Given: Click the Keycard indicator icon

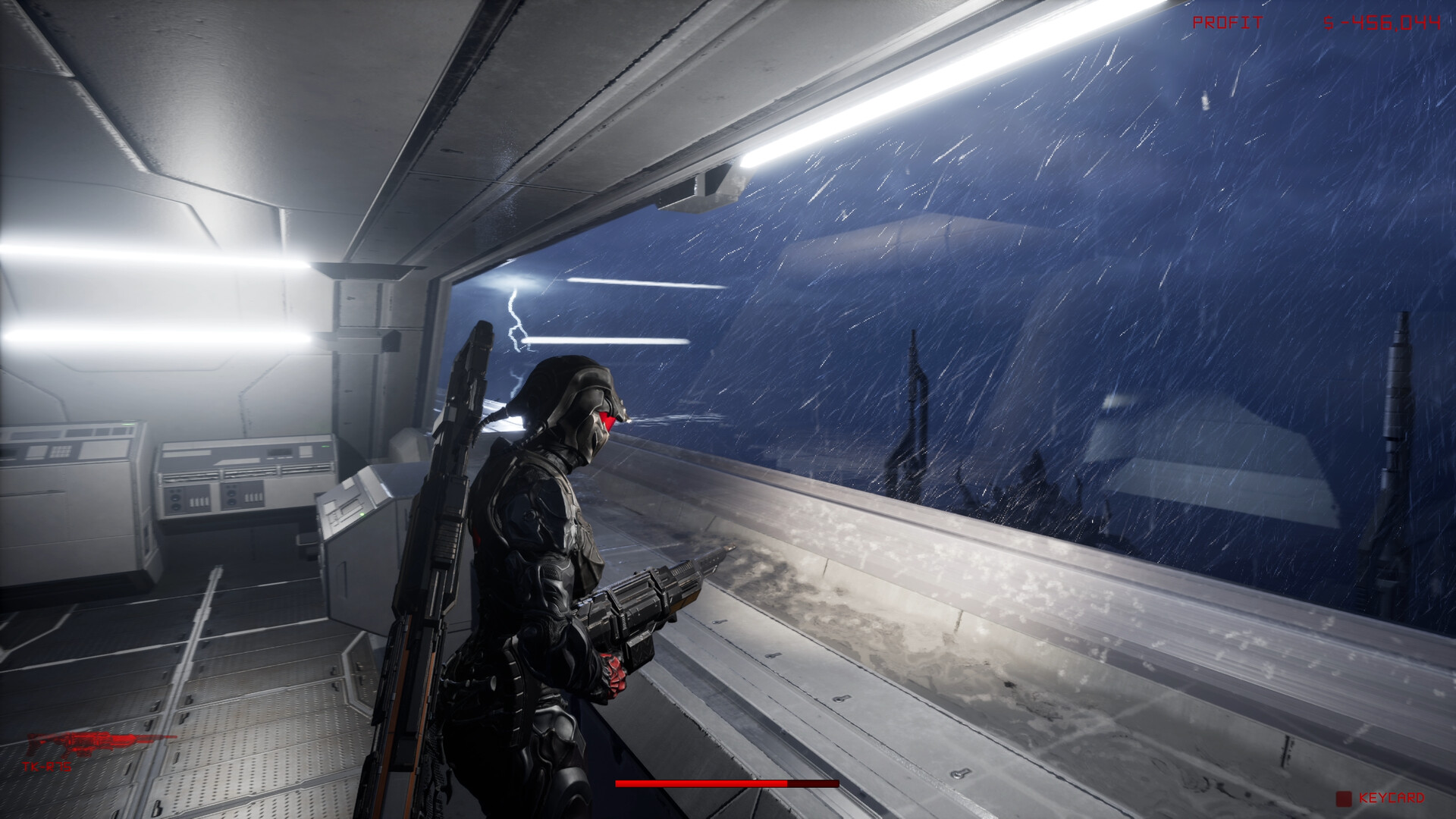Looking at the screenshot, I should [1344, 799].
